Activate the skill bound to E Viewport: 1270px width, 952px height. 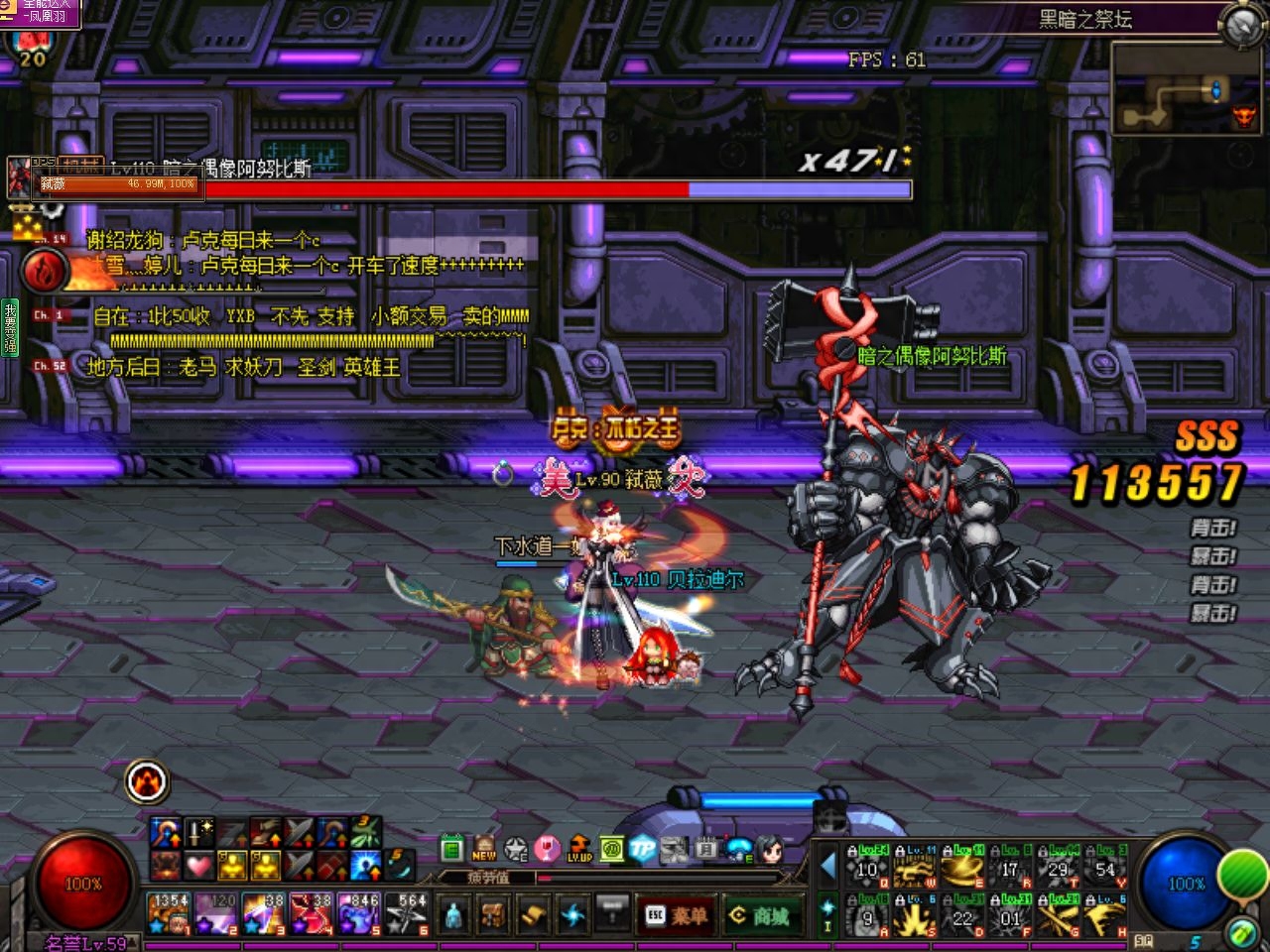coord(963,866)
